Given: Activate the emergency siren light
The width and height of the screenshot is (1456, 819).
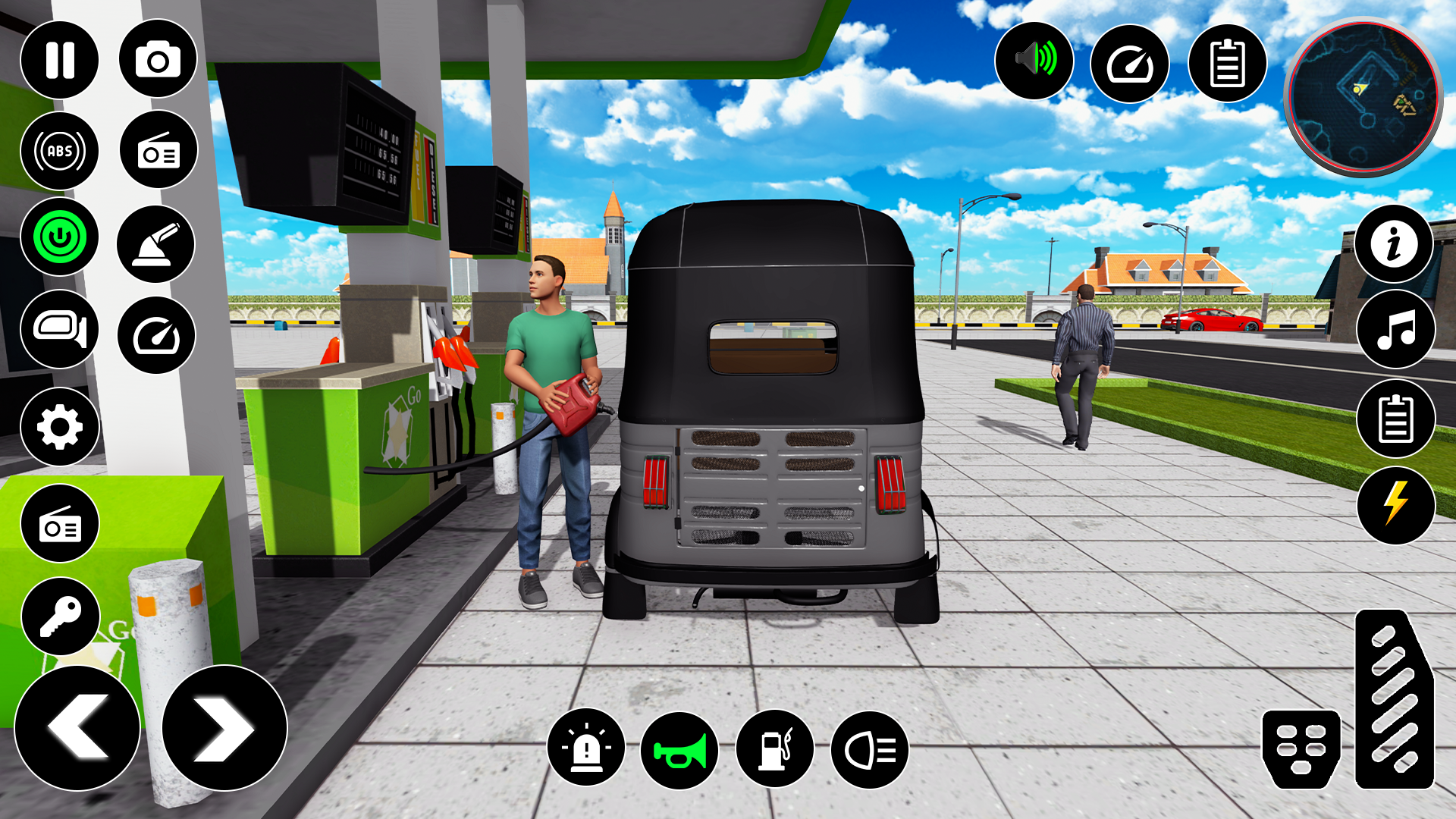Looking at the screenshot, I should pyautogui.click(x=585, y=748).
